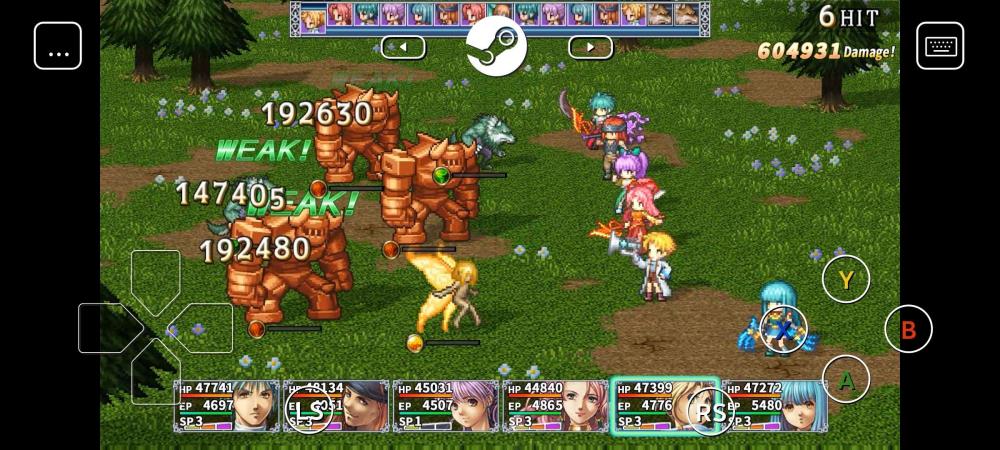This screenshot has width=1000, height=450.
Task: Open the three-dots overlay menu
Action: [58, 45]
